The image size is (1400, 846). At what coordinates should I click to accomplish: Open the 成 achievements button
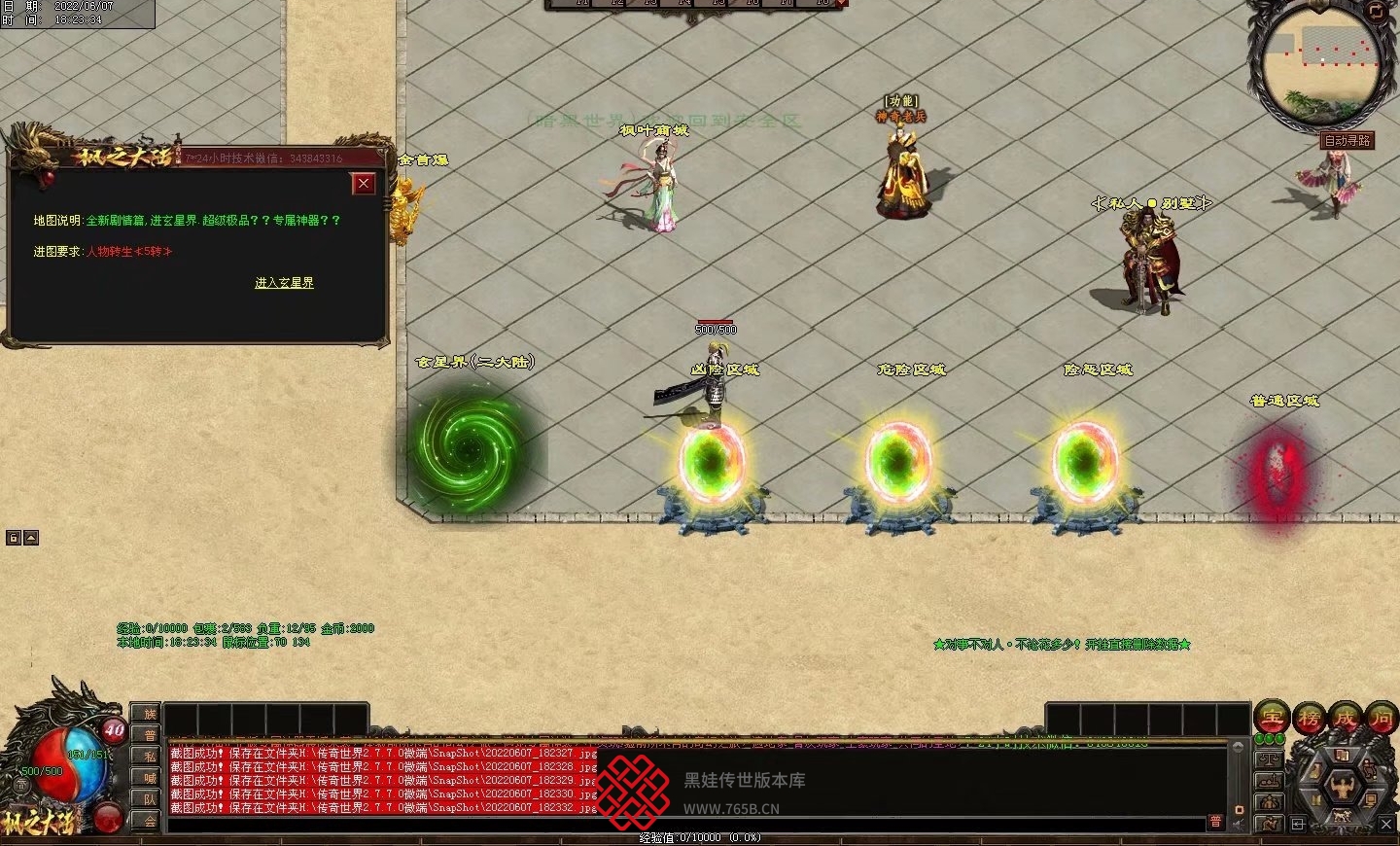[1346, 718]
